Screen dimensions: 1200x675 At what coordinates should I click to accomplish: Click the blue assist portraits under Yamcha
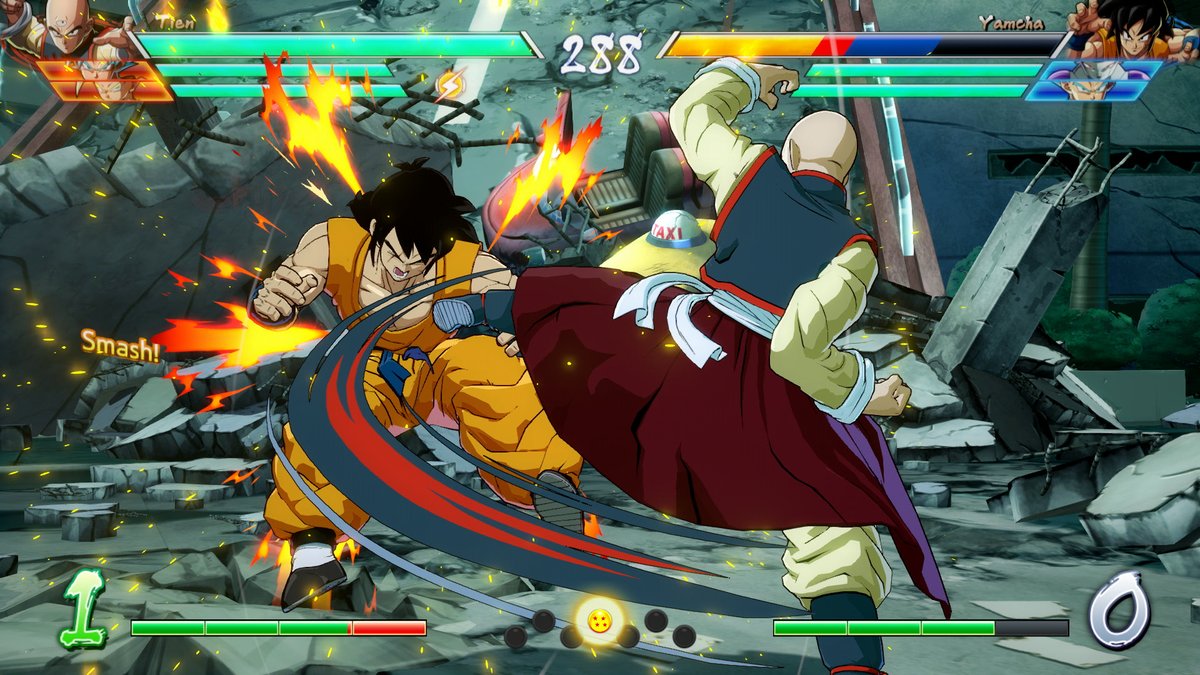[1095, 80]
